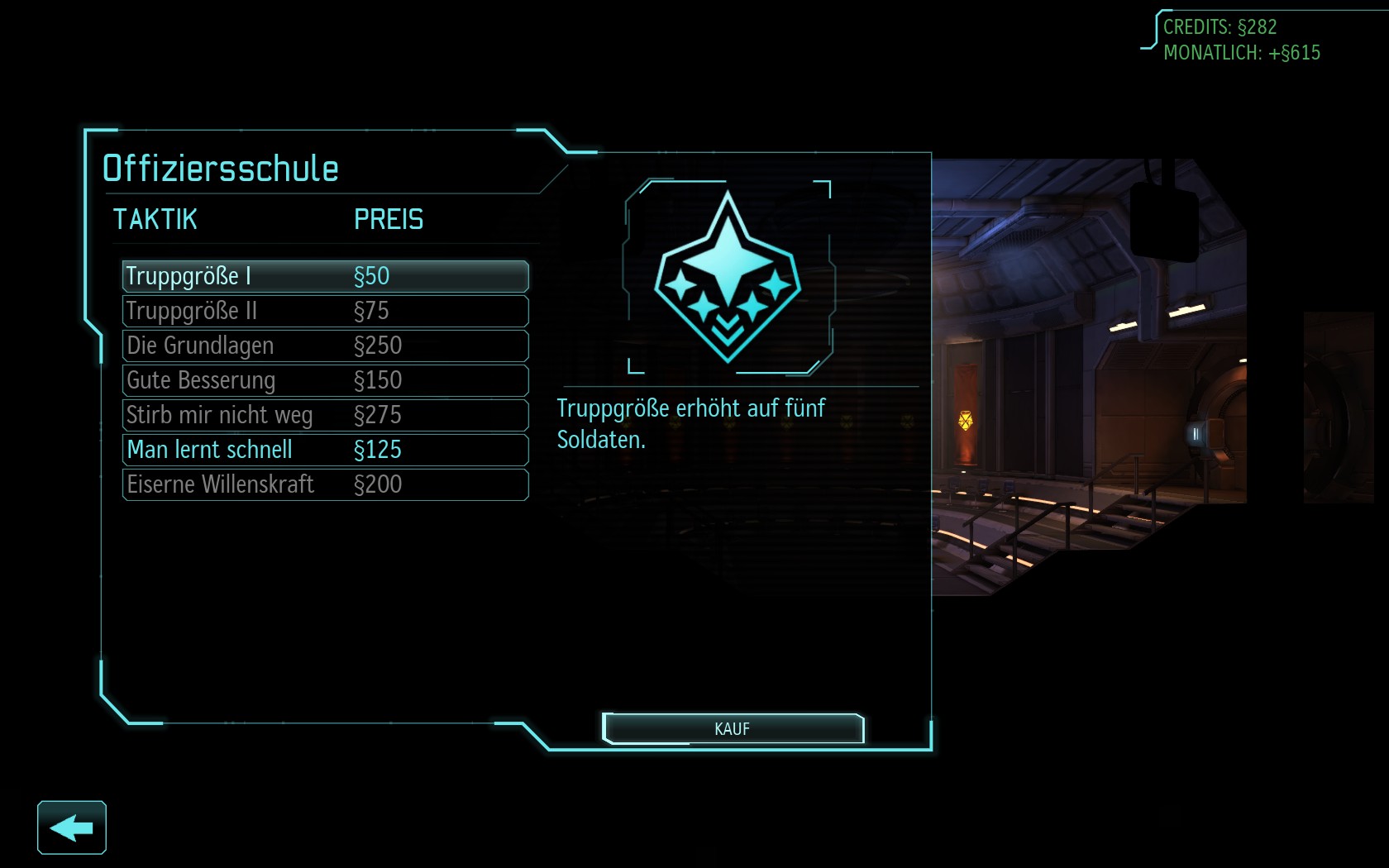Choose the Truppgröße II row
1389x868 pixels.
pos(325,311)
